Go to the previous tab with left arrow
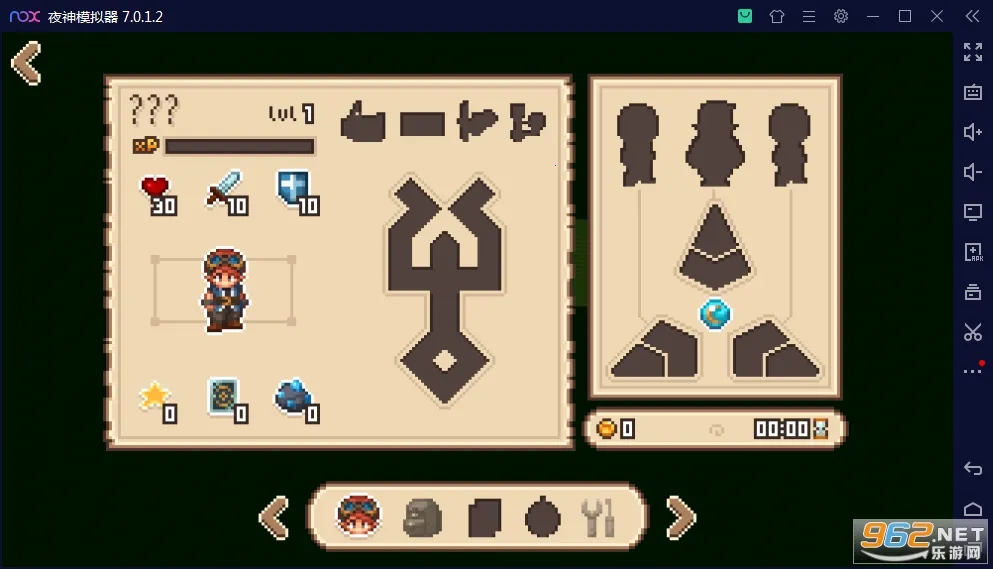 click(x=274, y=517)
